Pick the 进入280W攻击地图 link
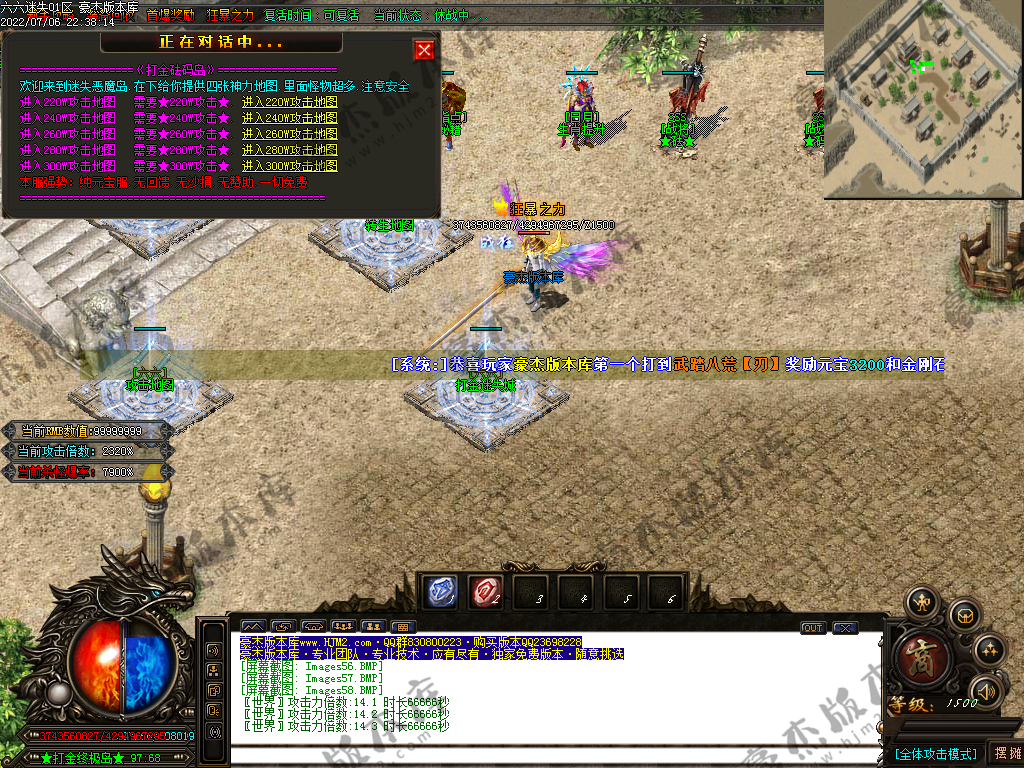Viewport: 1024px width, 768px height. (x=289, y=150)
